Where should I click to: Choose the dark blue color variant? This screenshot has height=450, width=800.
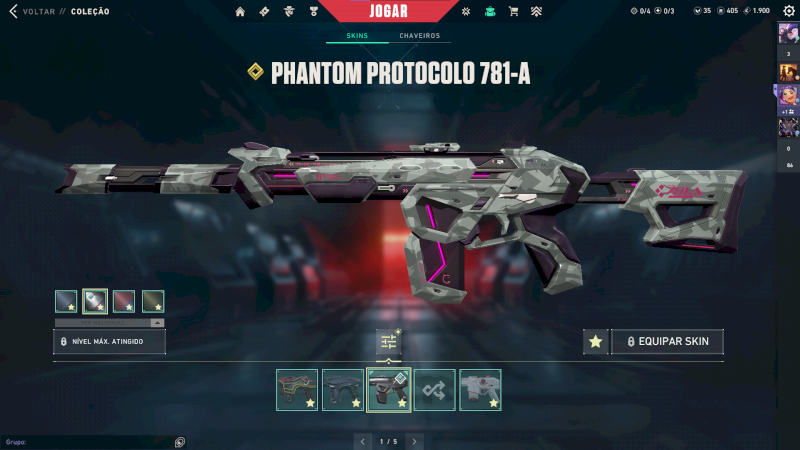(66, 300)
